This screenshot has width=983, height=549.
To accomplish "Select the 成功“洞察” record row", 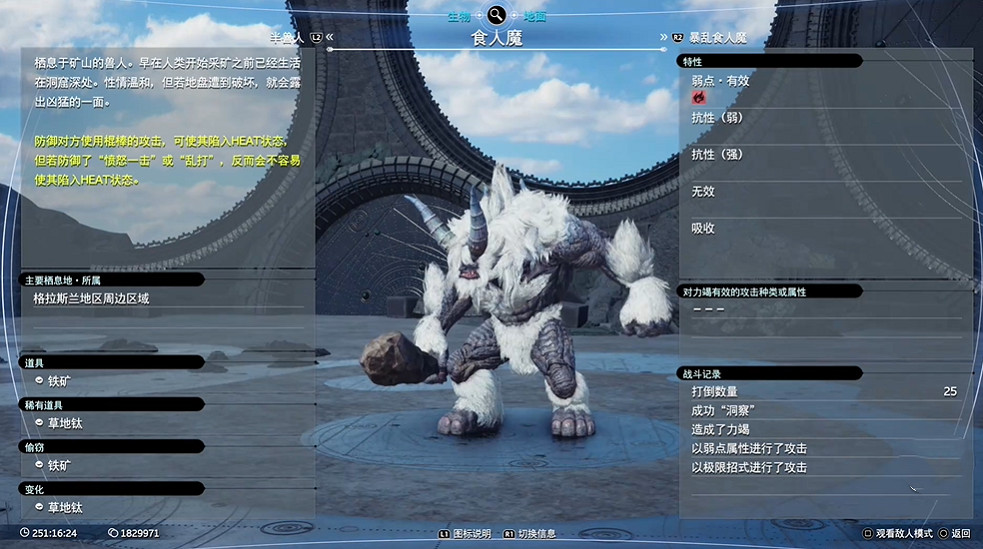I will [820, 410].
